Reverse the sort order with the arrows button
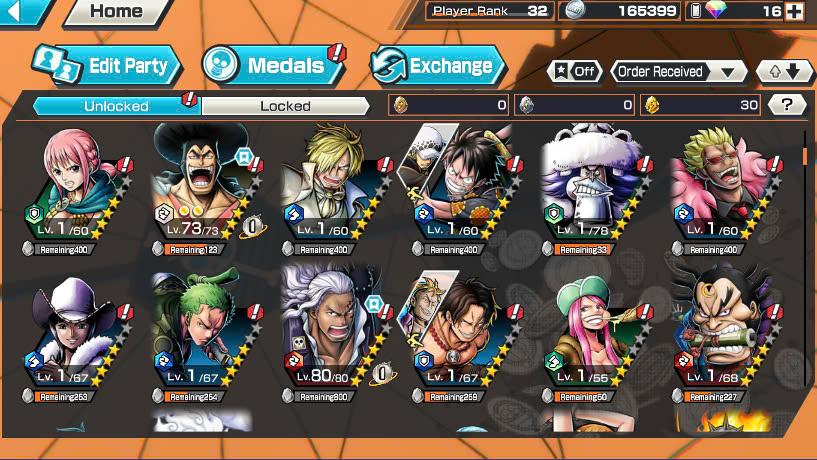 click(783, 72)
